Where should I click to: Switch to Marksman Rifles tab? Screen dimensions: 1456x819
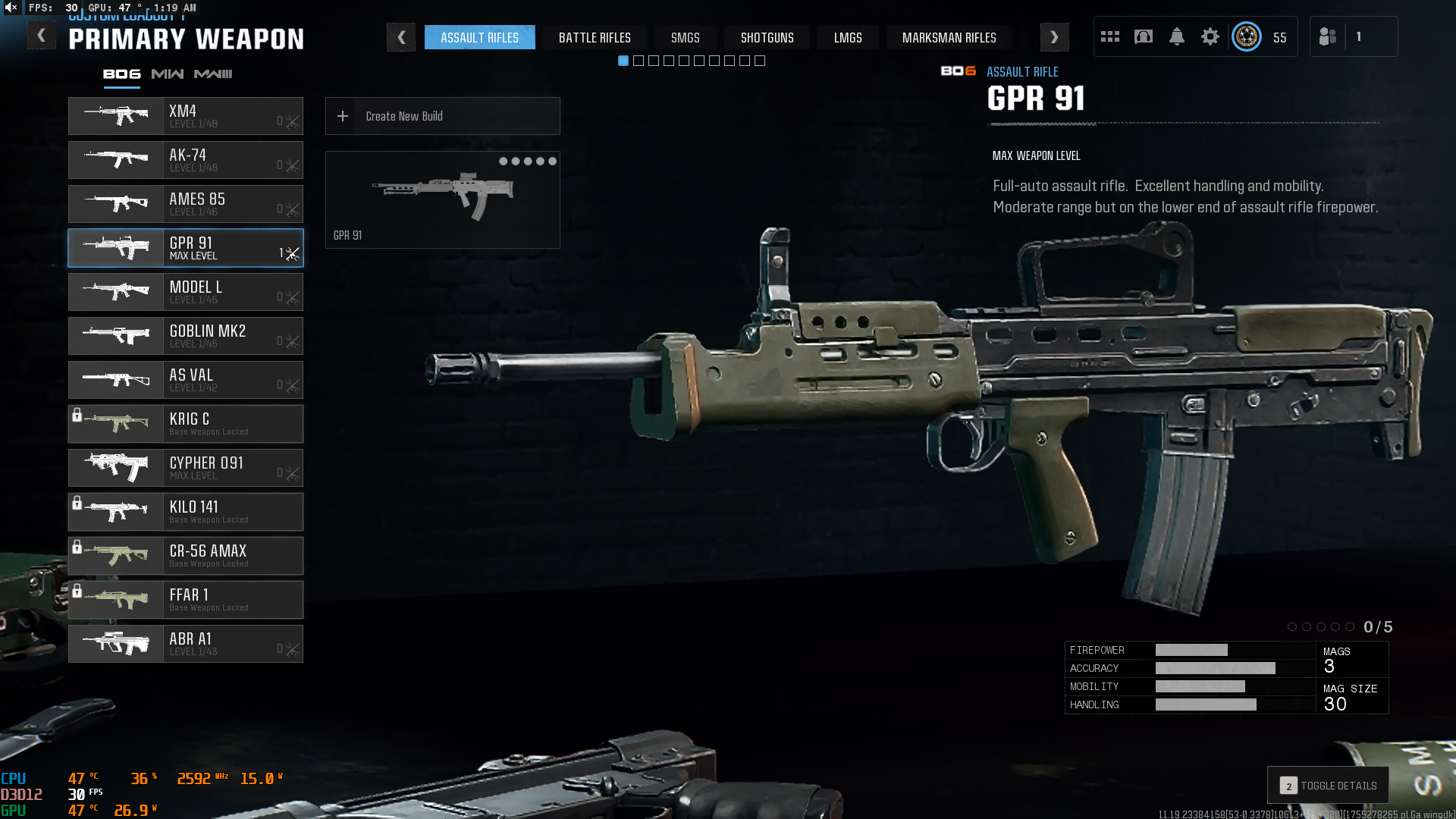click(x=949, y=37)
